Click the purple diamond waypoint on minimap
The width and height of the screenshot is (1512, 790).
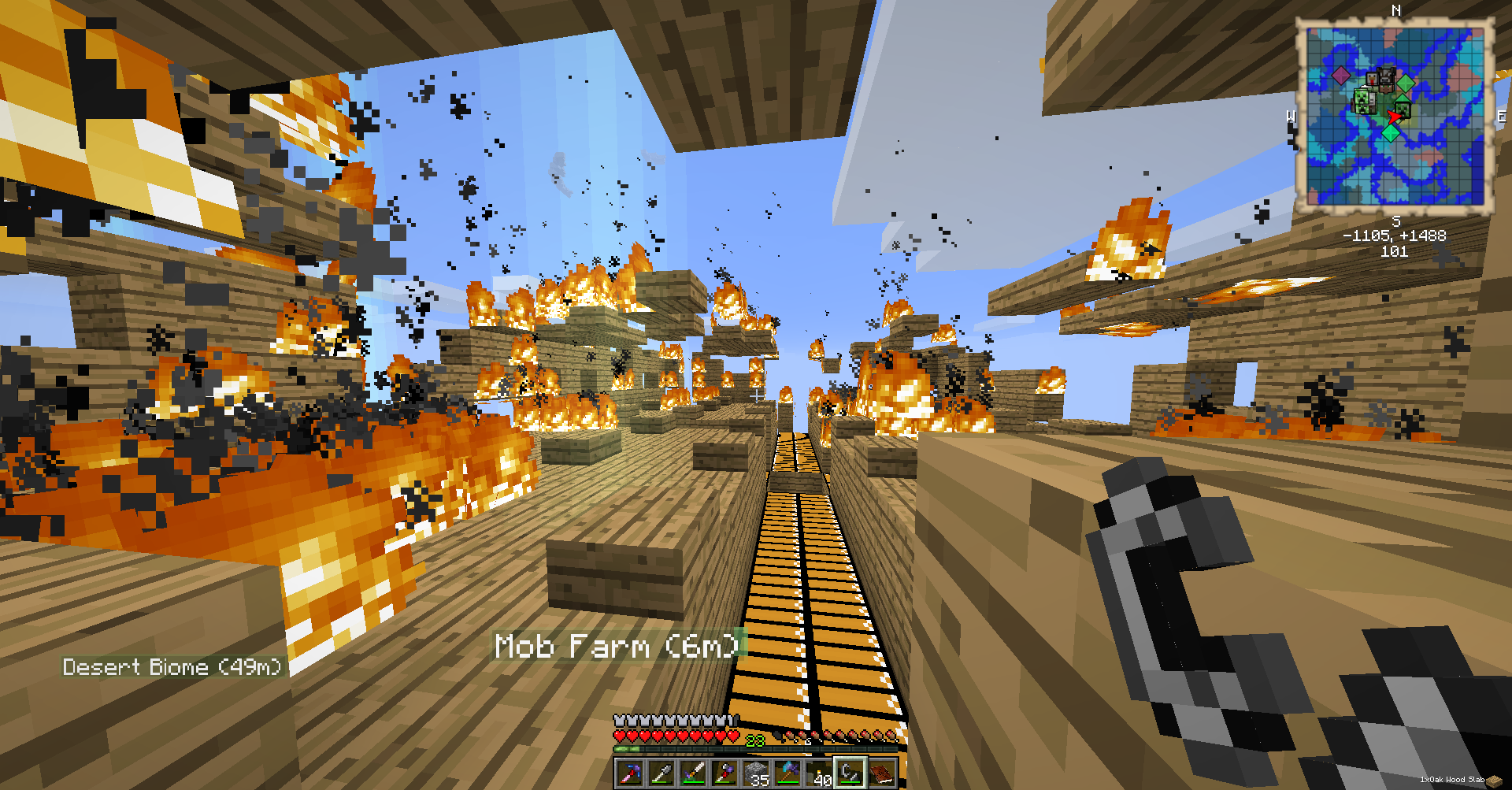coord(1340,76)
